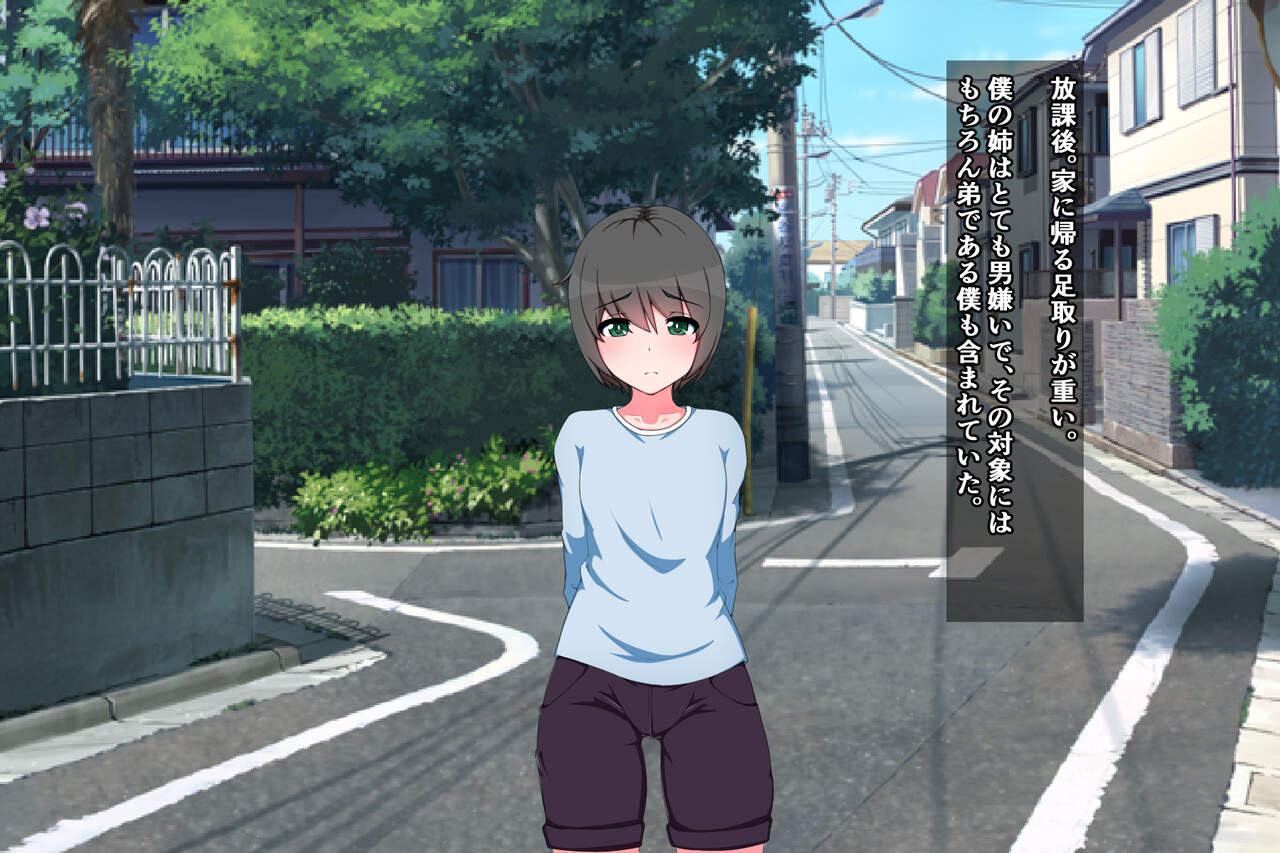Advance the vertical narration text box

click(1014, 340)
